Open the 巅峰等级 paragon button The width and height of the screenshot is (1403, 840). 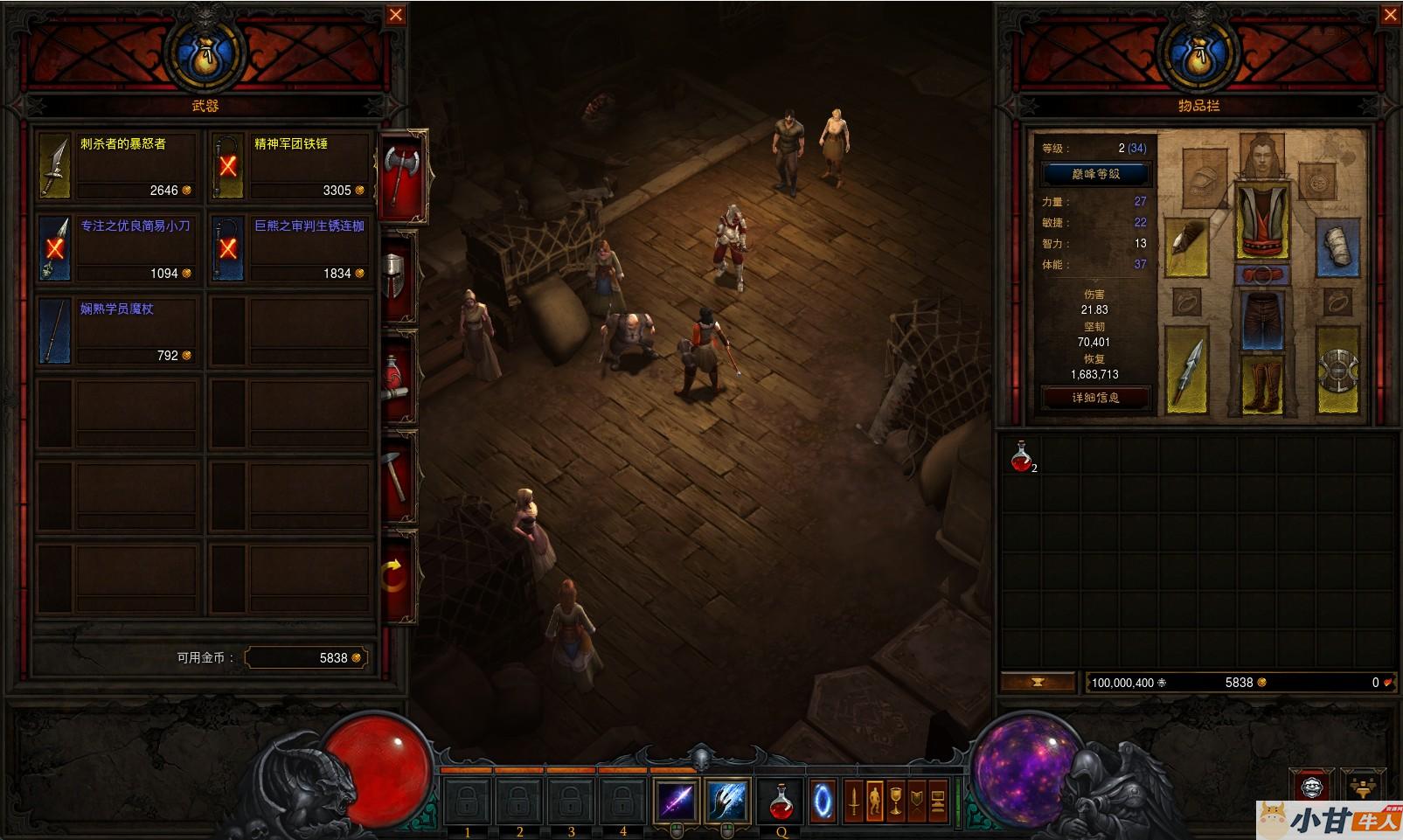(1095, 173)
